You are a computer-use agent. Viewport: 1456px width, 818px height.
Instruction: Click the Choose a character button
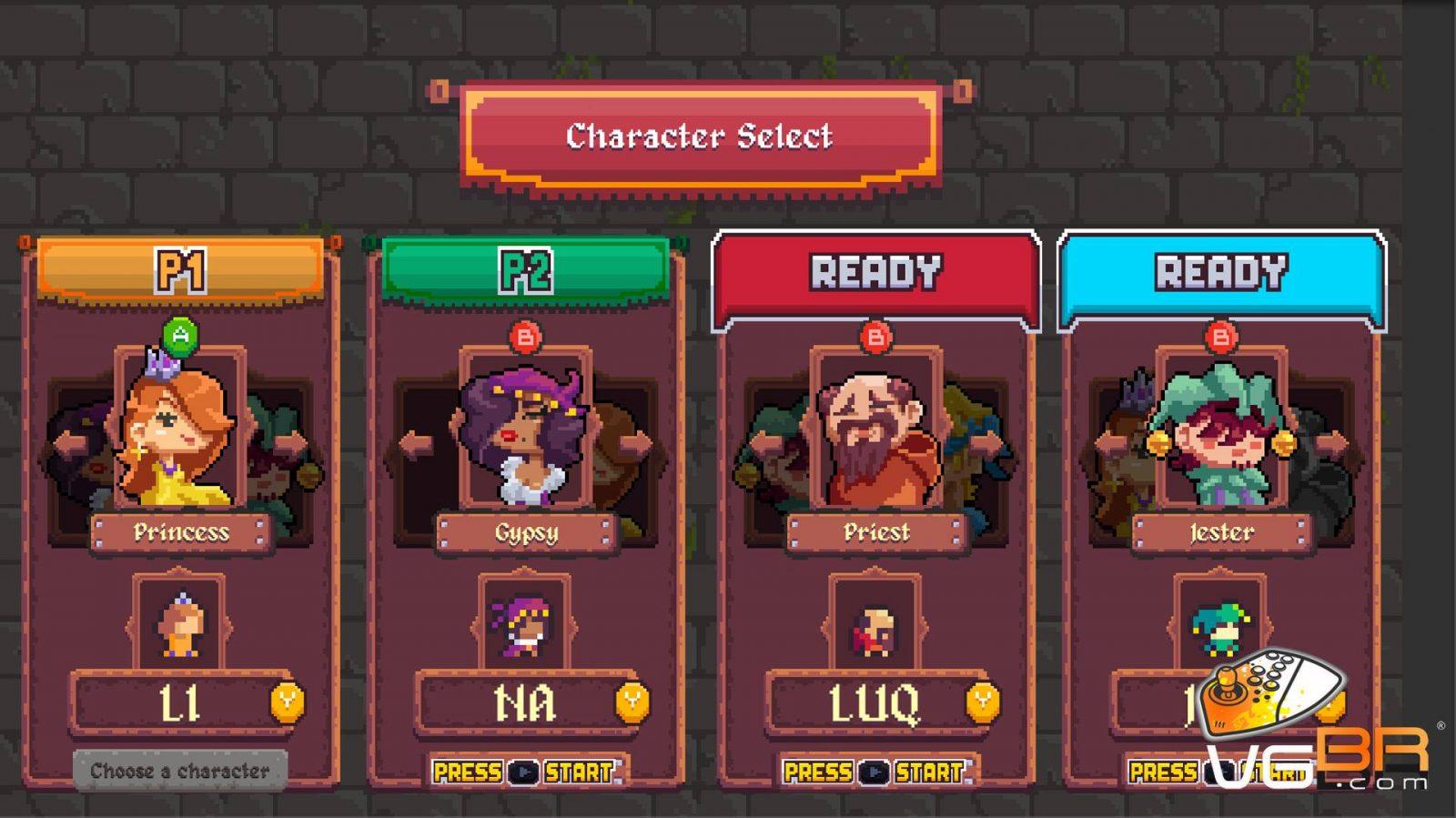click(180, 771)
